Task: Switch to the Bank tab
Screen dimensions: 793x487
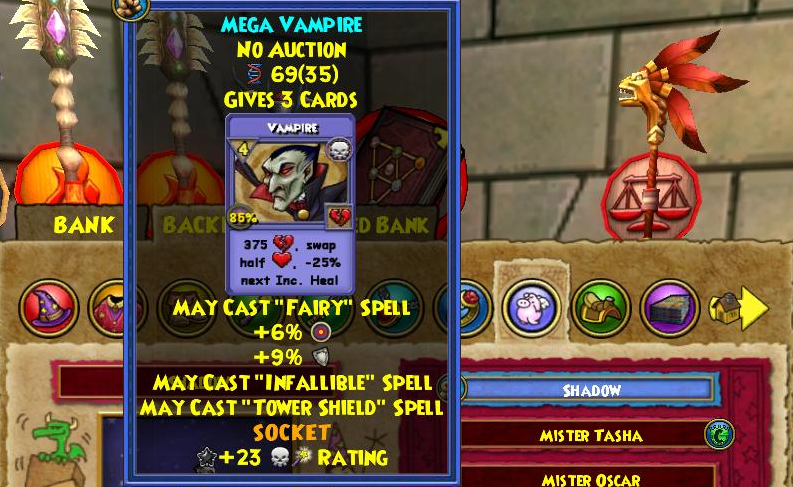Action: [83, 225]
